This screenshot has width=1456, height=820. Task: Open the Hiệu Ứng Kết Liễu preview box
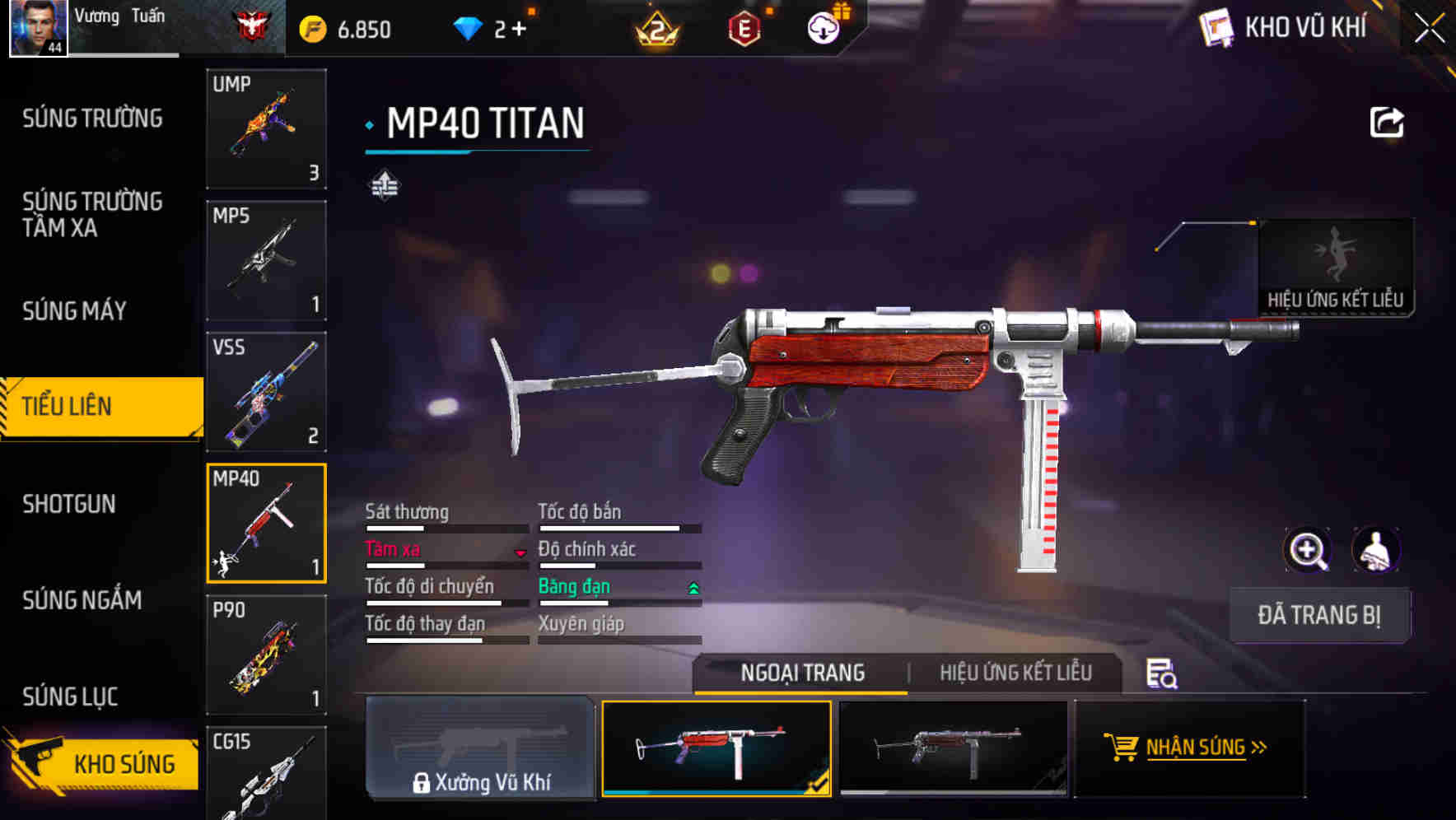coord(1335,267)
